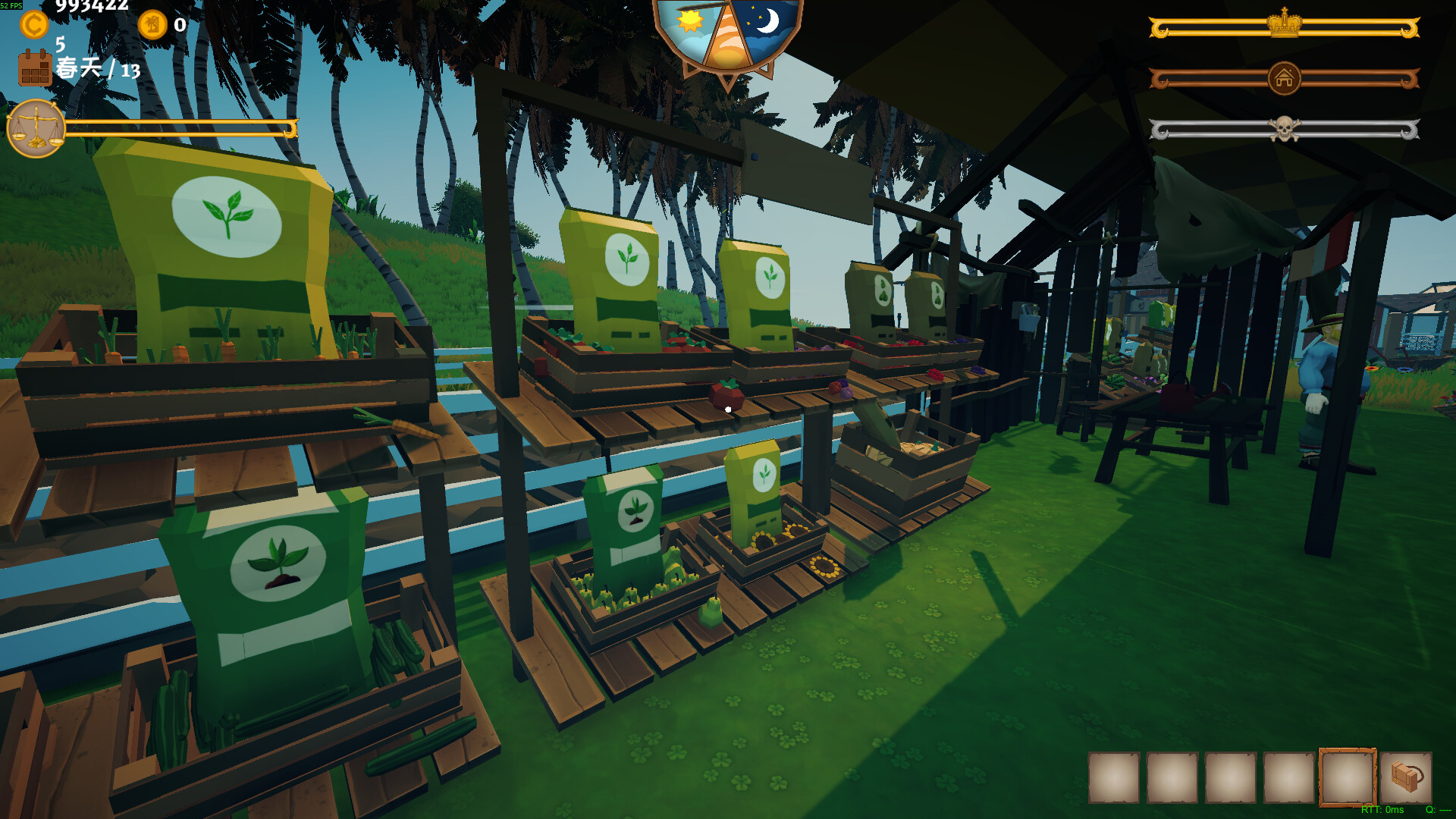Screen dimensions: 1456x819
Task: Select the crown emblem
Action: (x=1284, y=24)
